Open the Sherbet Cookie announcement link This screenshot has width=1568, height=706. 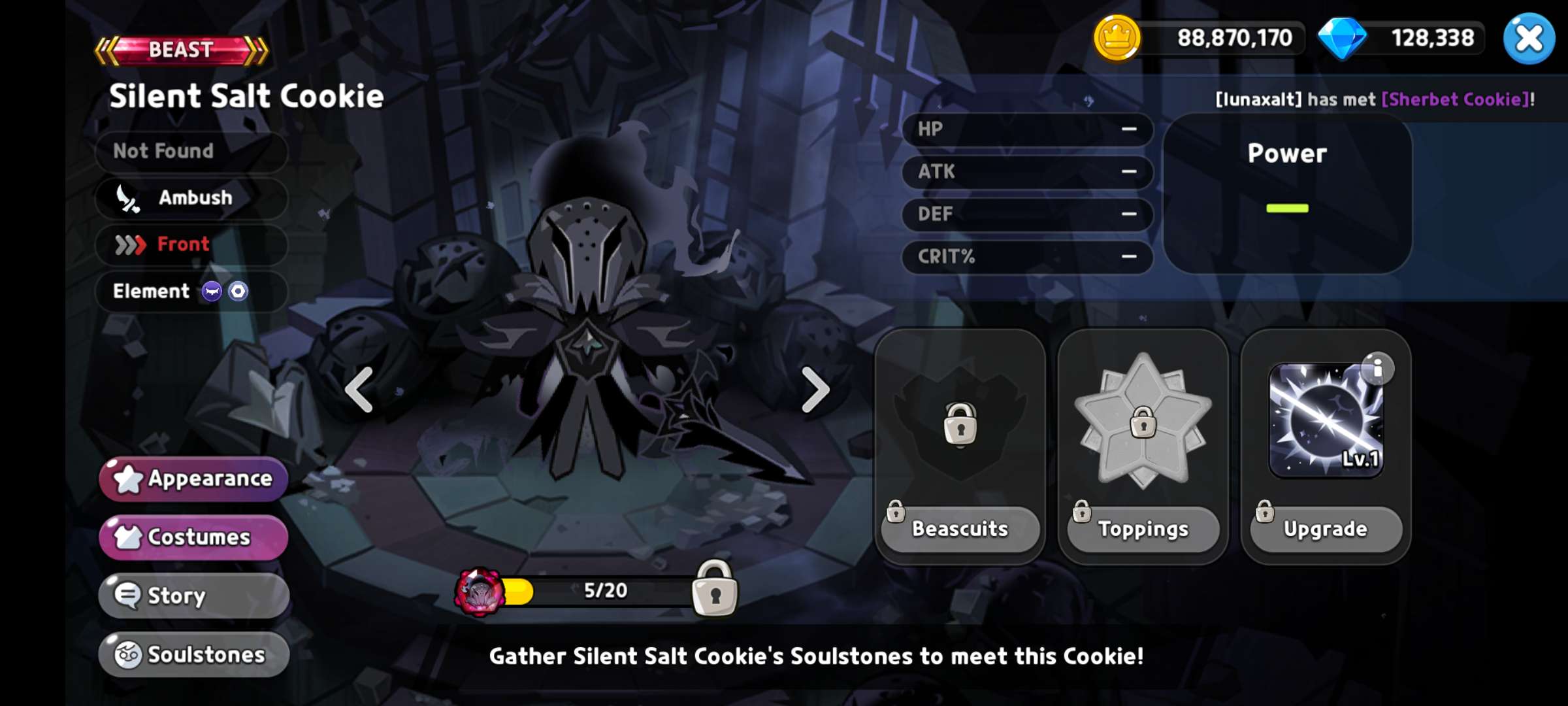[1456, 99]
